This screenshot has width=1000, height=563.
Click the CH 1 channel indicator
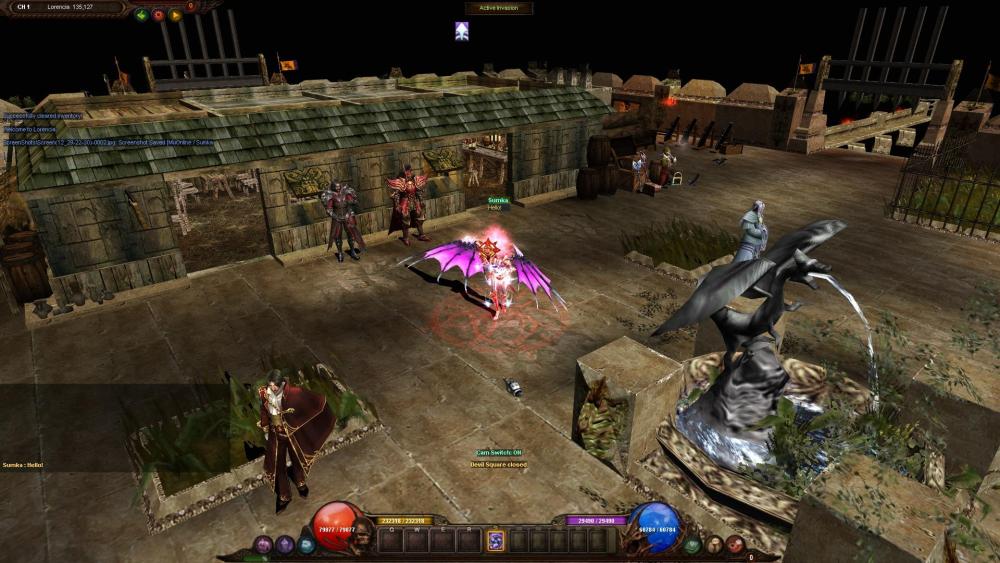coord(24,7)
